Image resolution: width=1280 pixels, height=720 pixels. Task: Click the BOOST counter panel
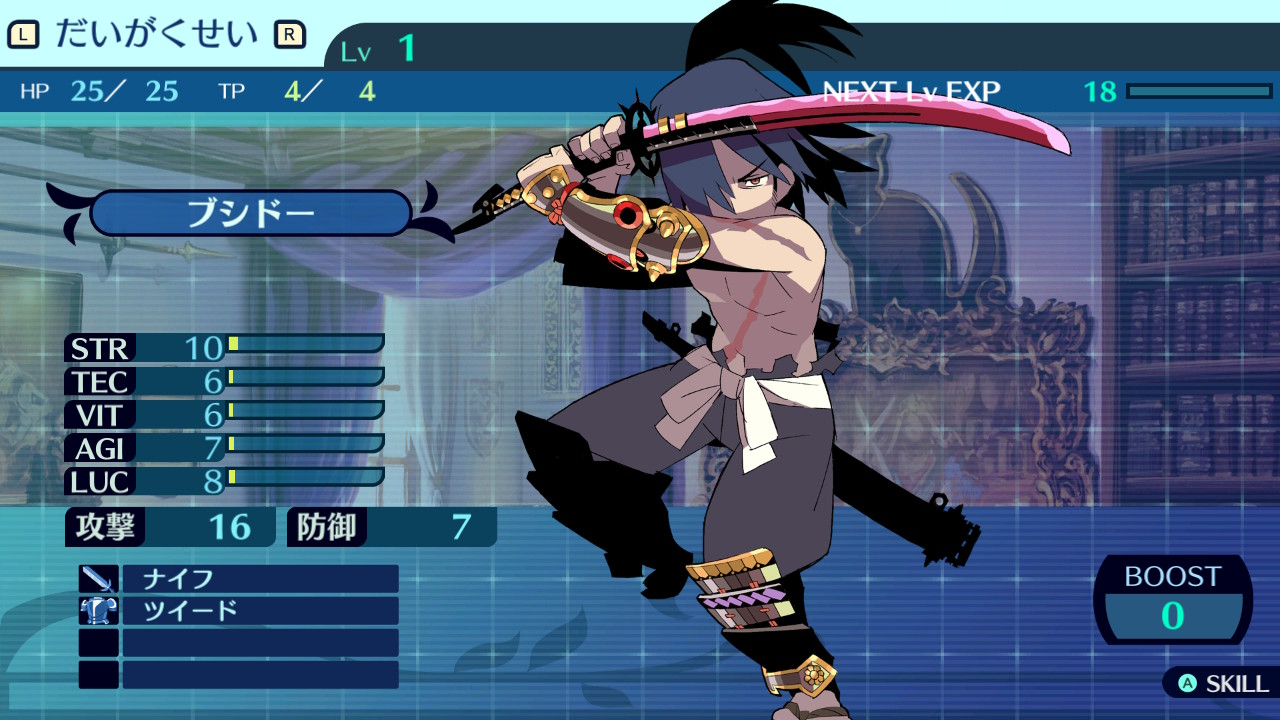[1172, 600]
